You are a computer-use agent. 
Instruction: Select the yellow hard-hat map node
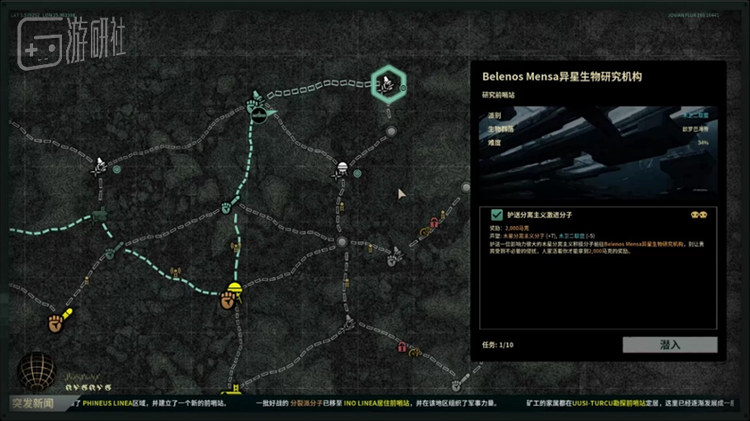click(235, 291)
